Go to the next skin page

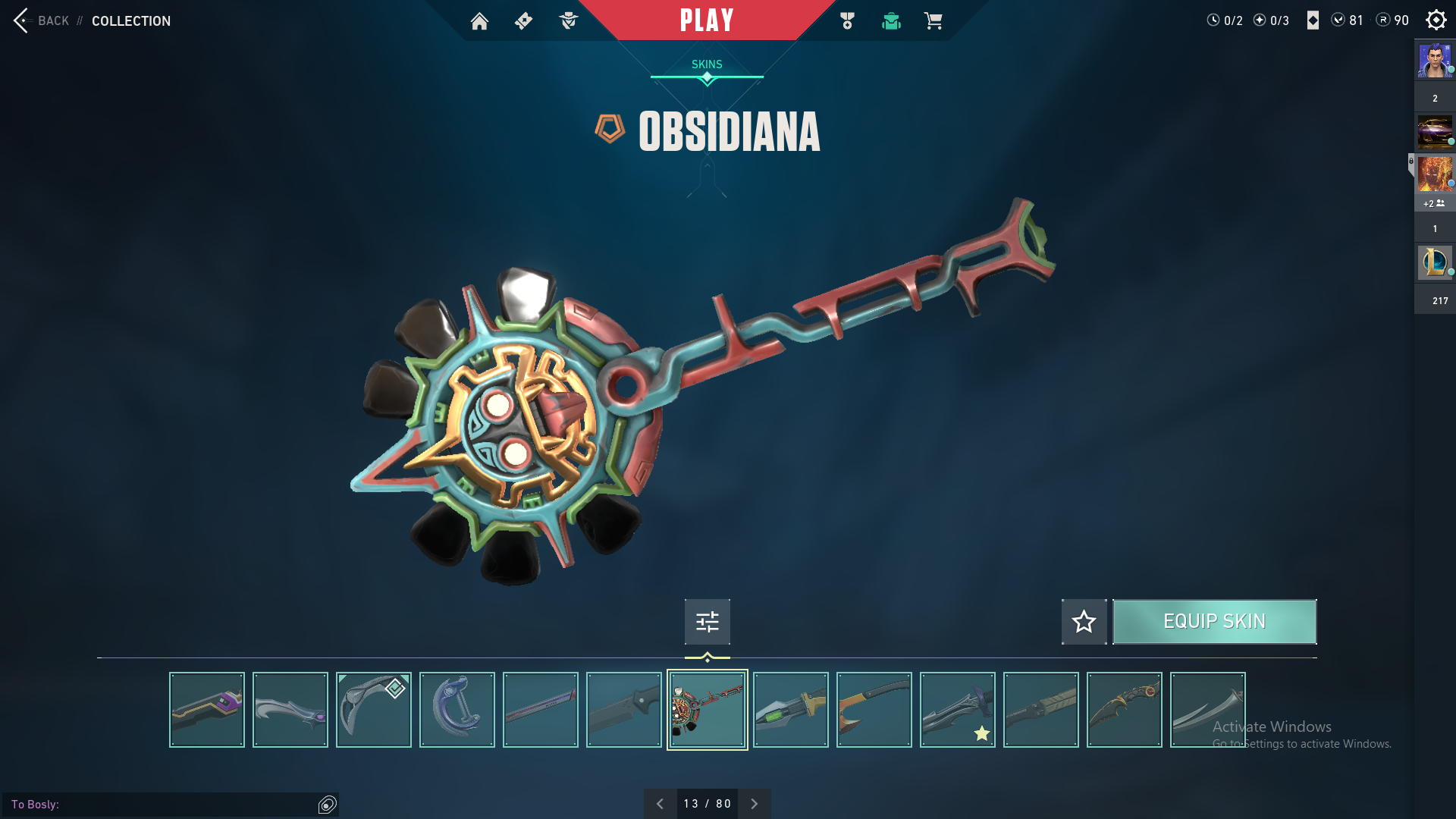click(754, 804)
